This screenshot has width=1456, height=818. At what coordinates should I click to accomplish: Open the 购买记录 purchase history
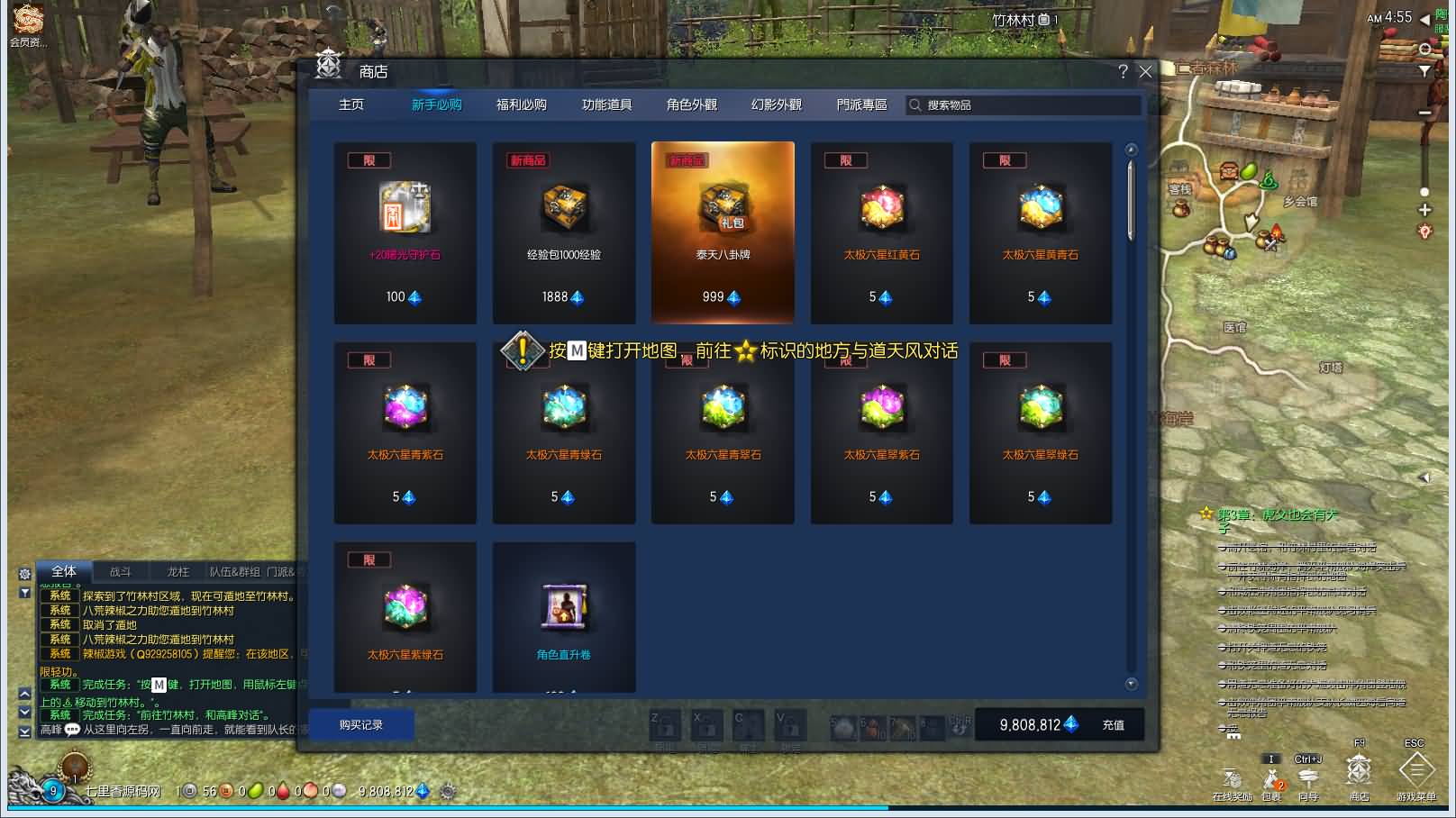361,725
